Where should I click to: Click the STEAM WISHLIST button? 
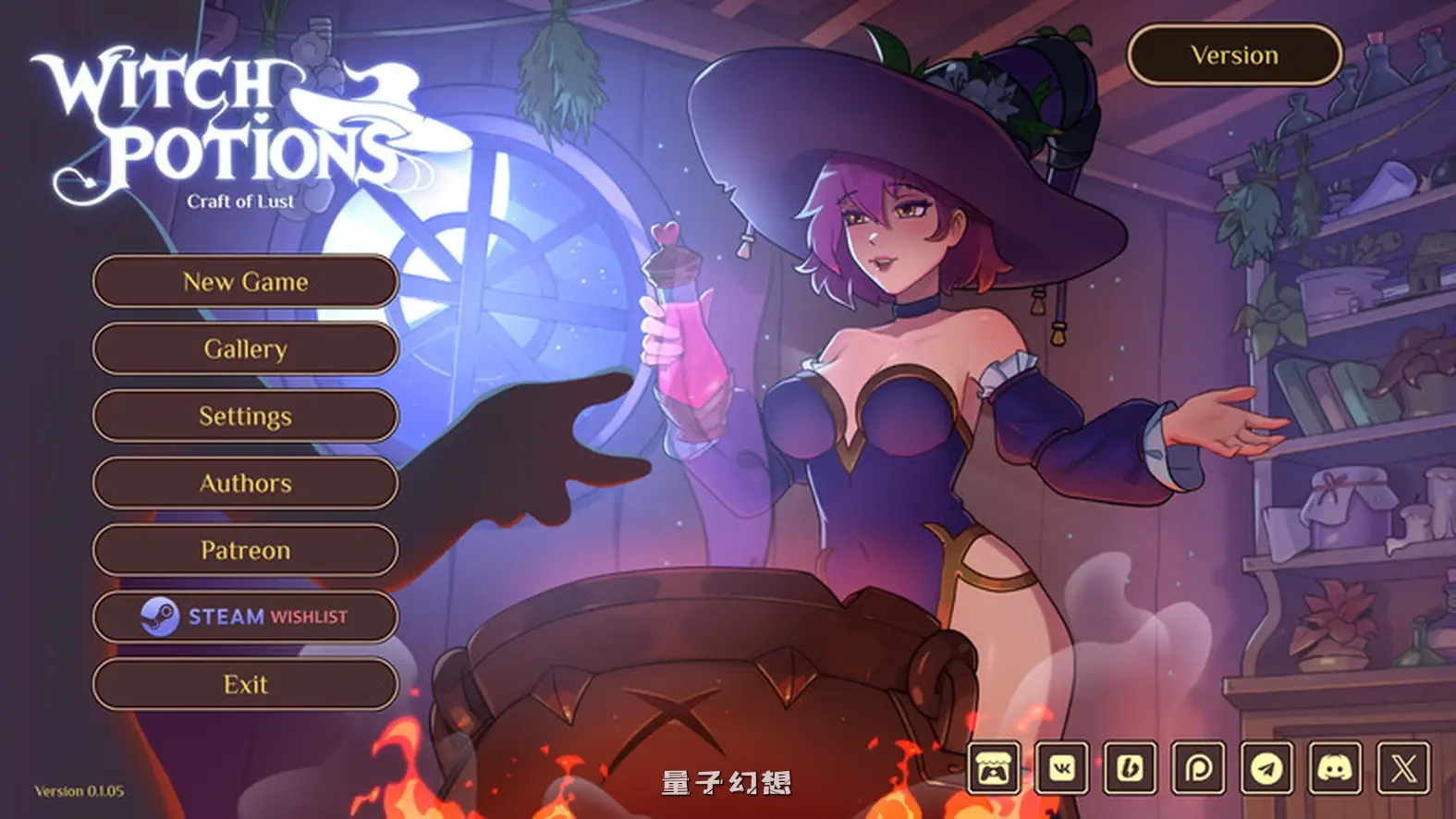[245, 617]
